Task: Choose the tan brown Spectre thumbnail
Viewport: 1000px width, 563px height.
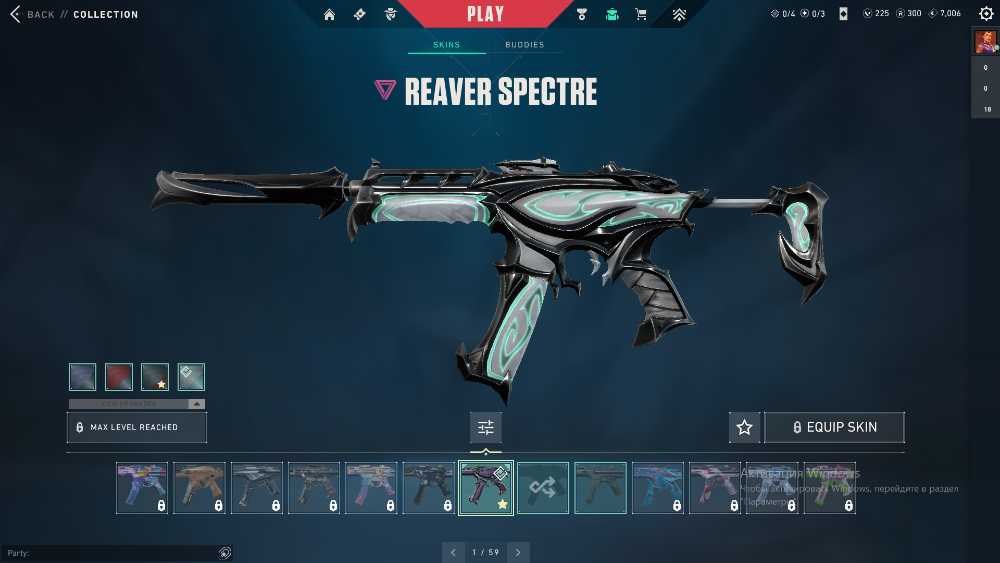Action: [x=199, y=488]
